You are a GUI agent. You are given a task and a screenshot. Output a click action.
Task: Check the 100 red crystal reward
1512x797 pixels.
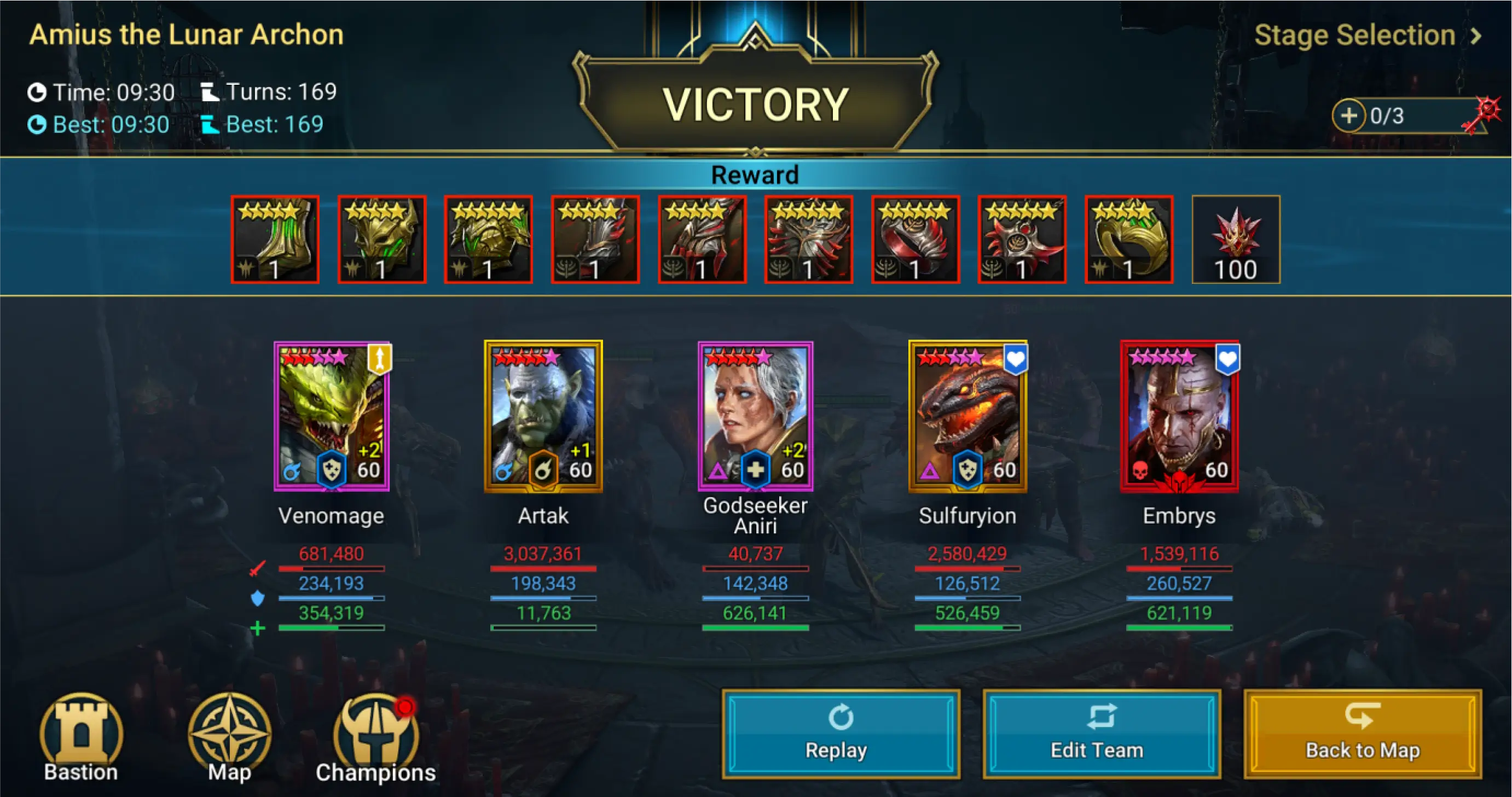click(x=1236, y=240)
